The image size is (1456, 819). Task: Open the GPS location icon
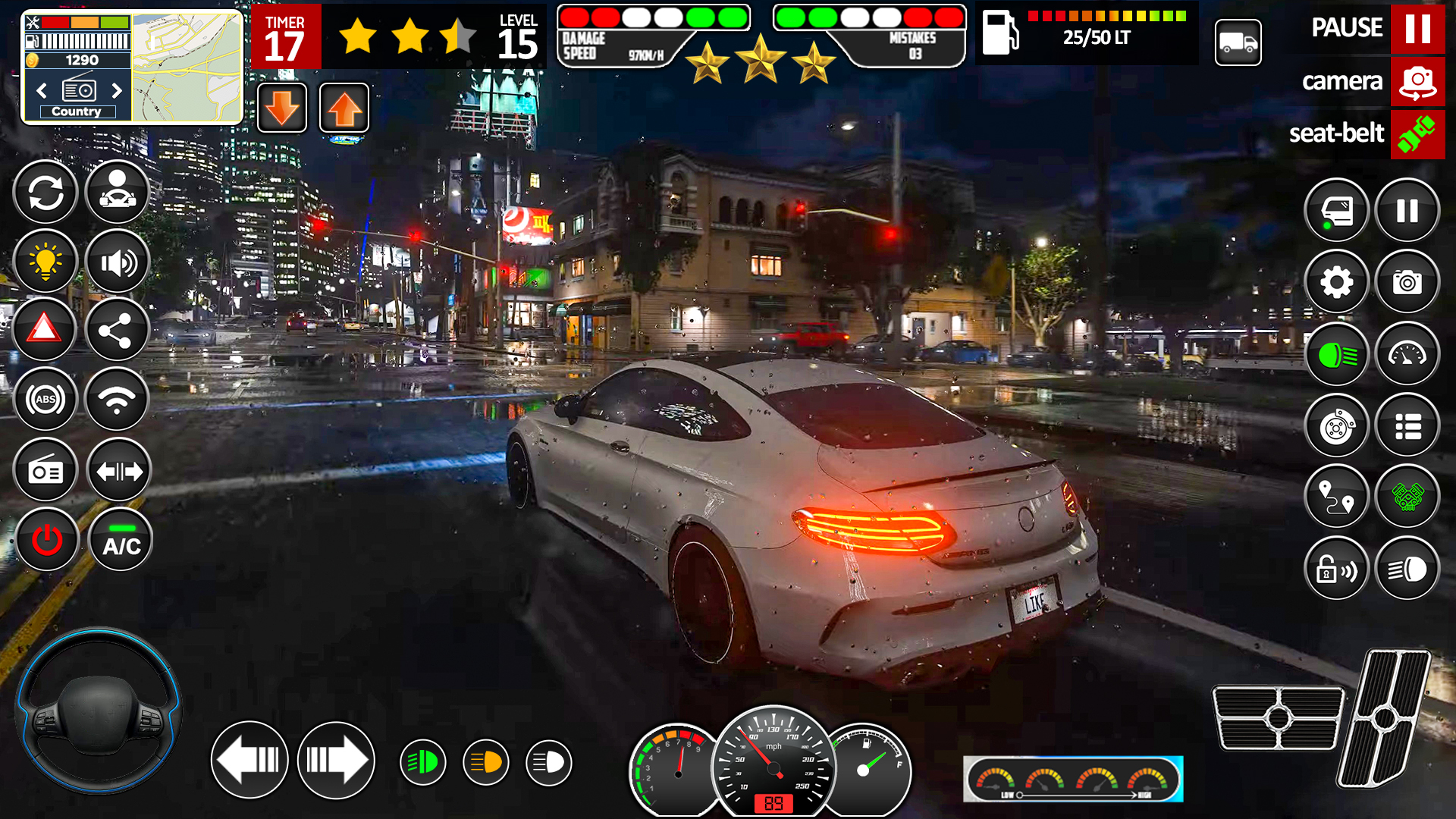1337,498
